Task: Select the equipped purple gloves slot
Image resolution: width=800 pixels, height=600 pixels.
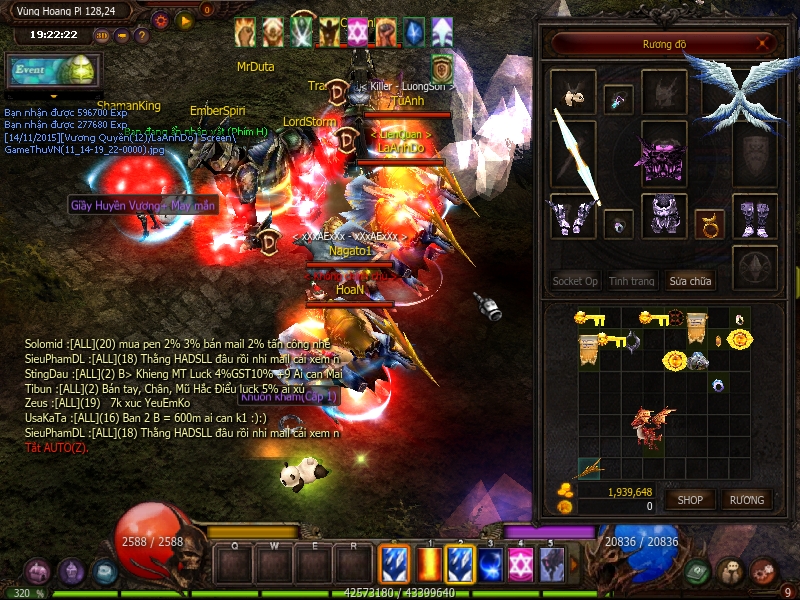Action: click(x=573, y=215)
